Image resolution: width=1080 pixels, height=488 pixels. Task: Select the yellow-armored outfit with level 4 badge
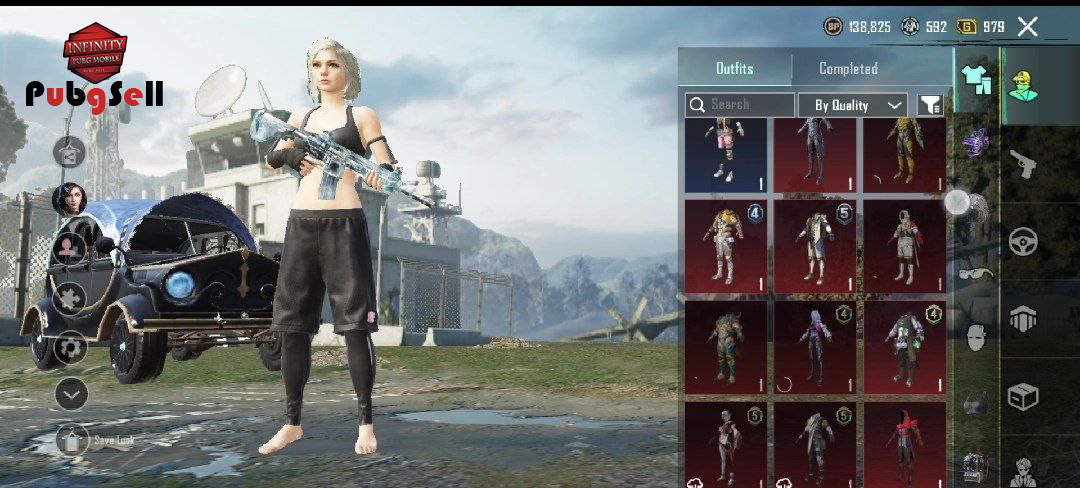tap(727, 246)
